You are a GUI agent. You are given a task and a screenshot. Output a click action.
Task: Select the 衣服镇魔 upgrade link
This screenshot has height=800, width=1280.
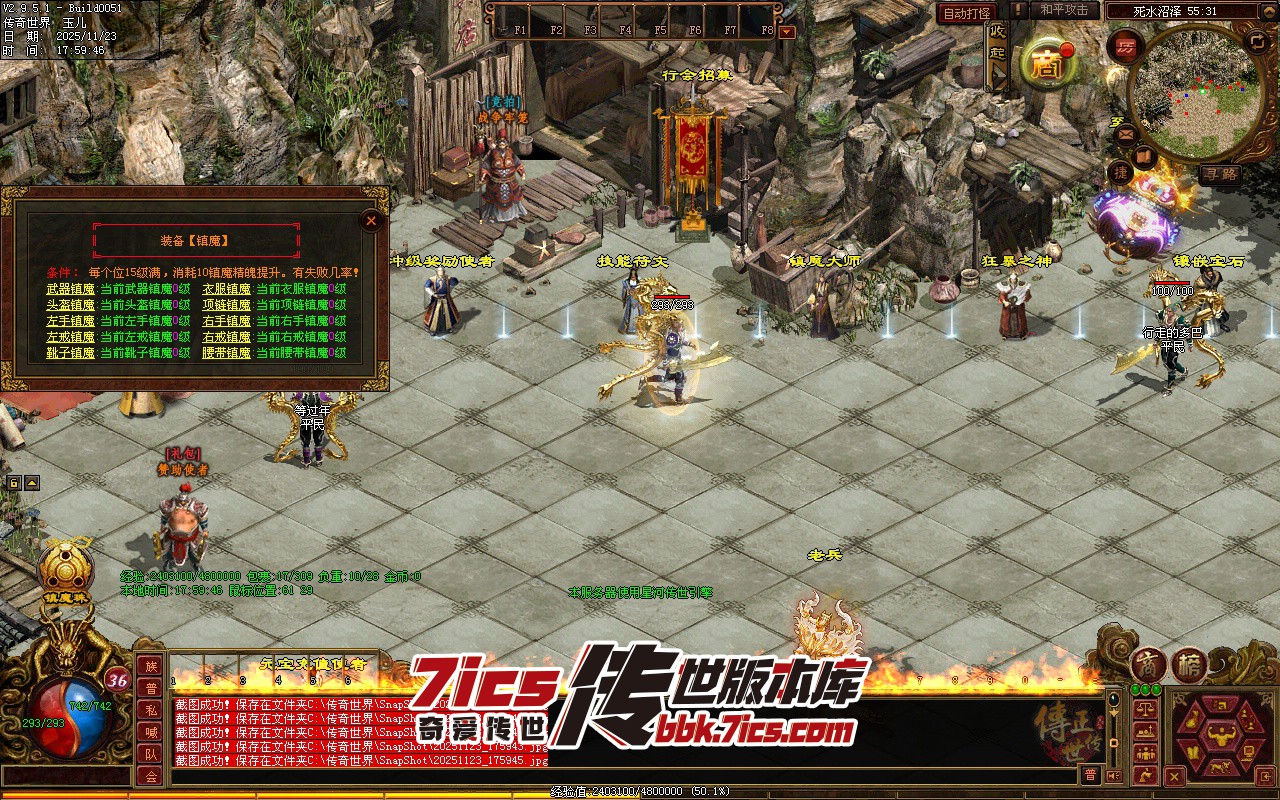226,289
